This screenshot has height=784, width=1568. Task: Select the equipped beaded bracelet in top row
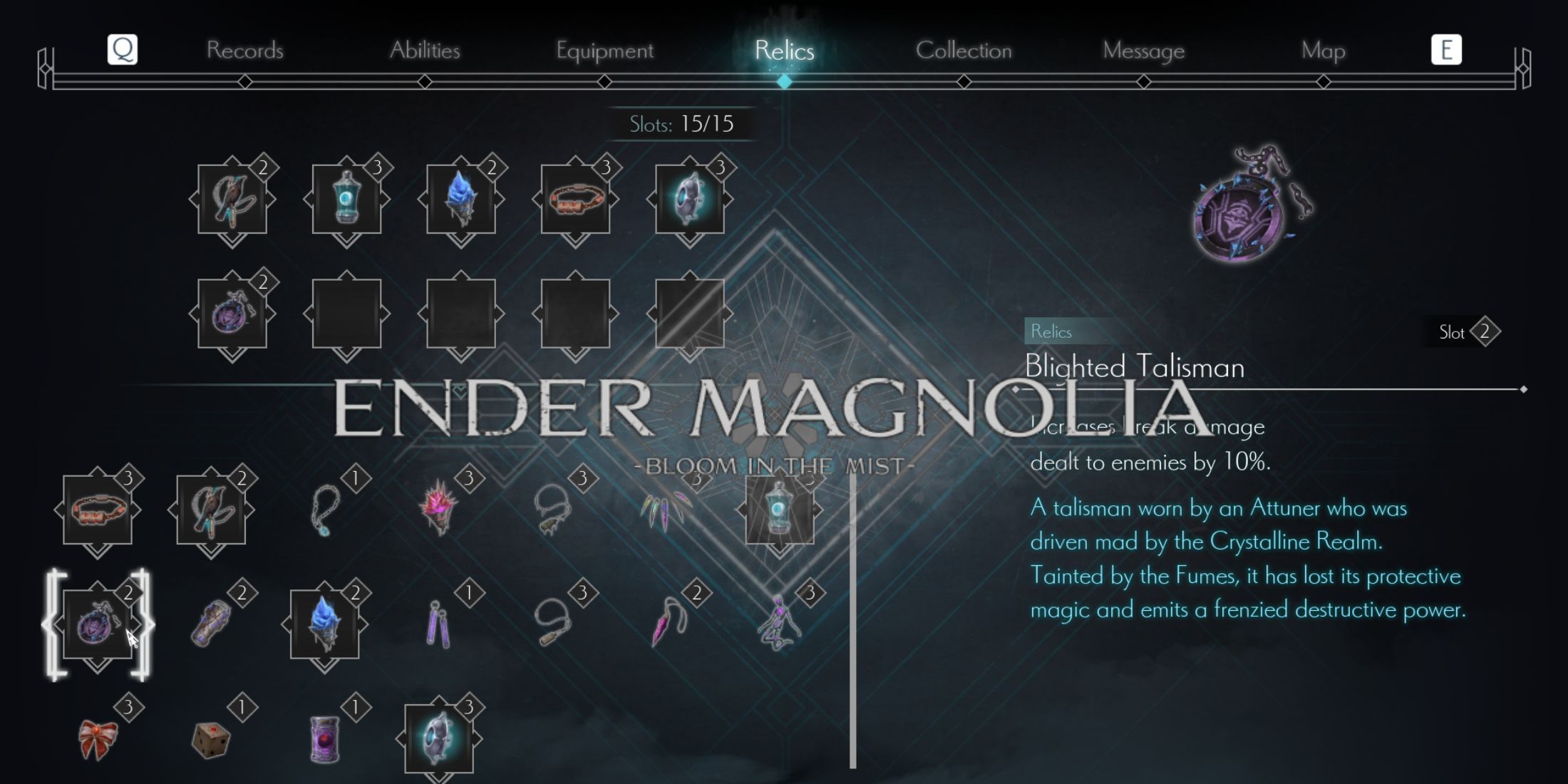(575, 199)
